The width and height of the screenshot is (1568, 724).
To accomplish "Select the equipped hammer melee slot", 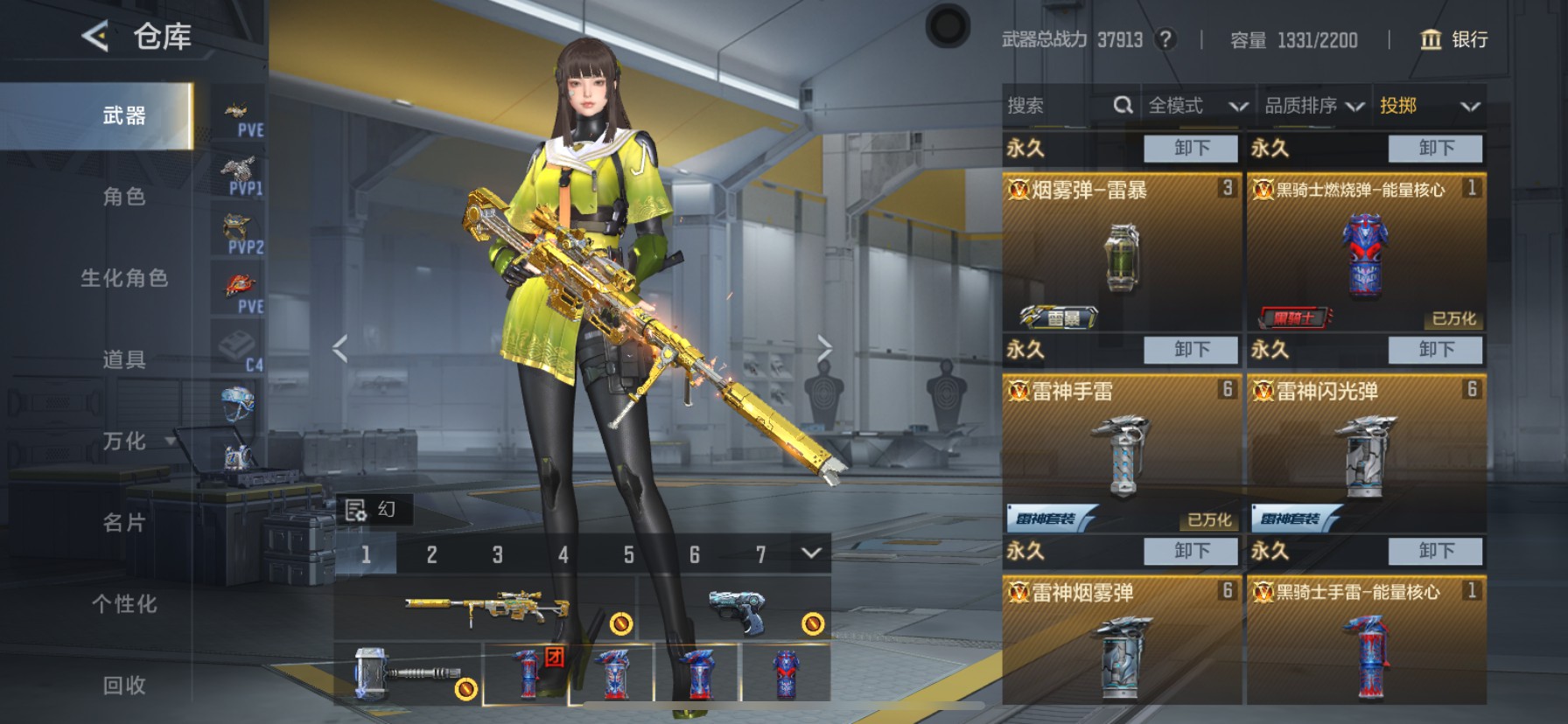I will click(407, 673).
